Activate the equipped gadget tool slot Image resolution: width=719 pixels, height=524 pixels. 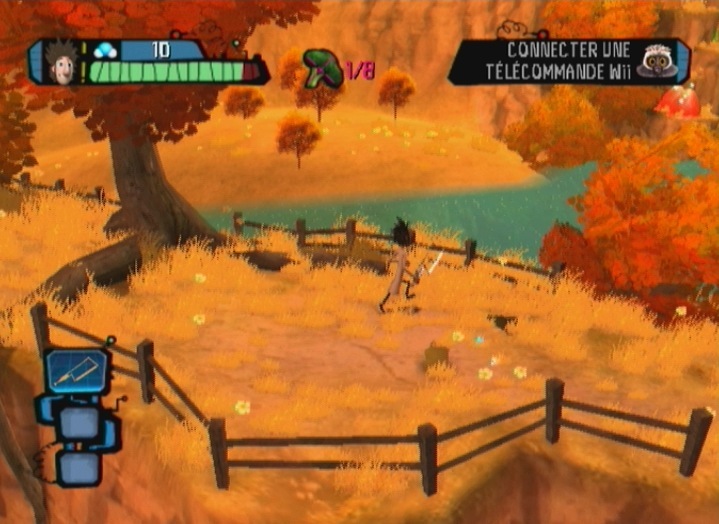[x=76, y=371]
